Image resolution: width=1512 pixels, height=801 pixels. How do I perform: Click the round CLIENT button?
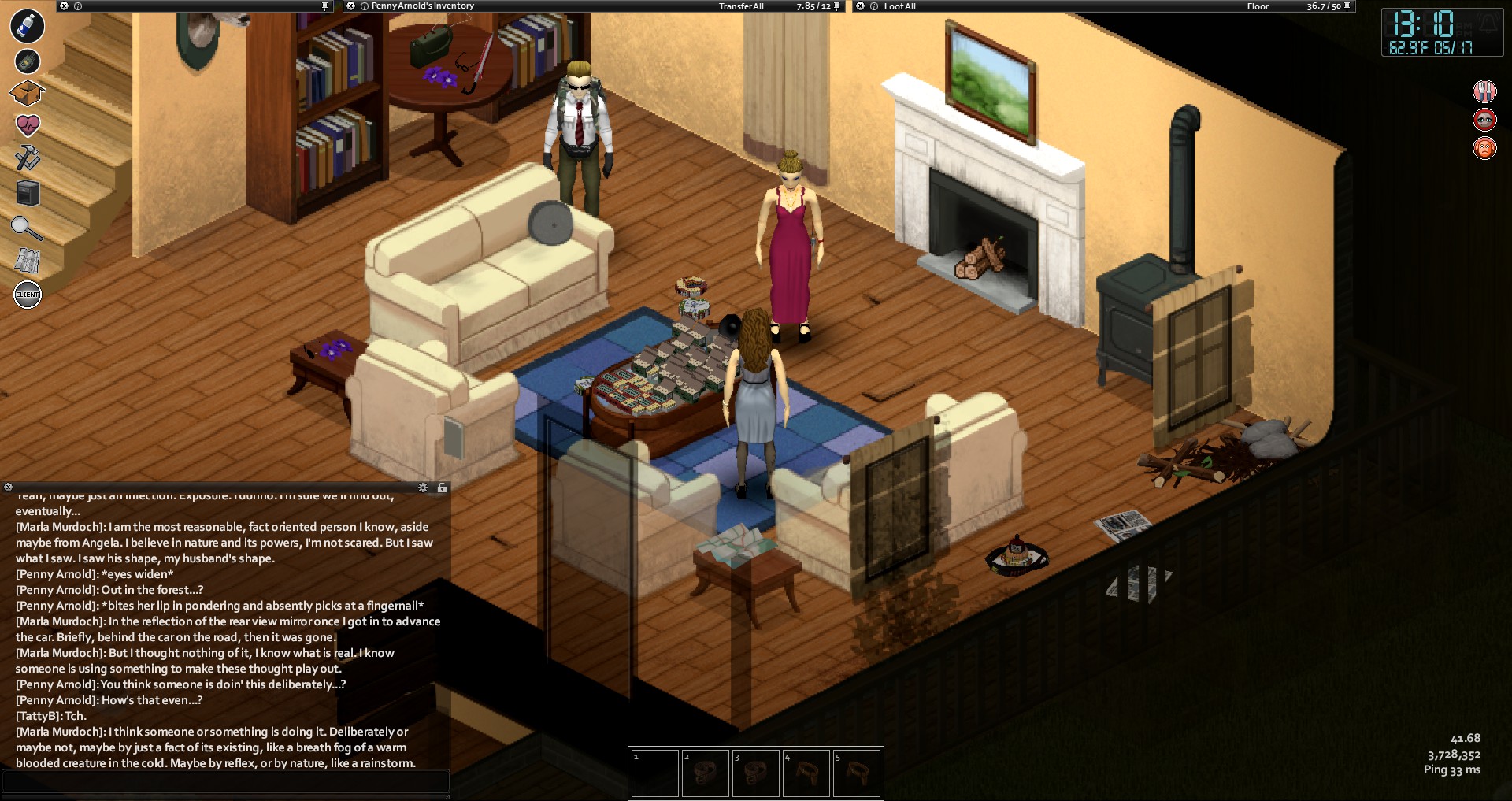tap(28, 295)
